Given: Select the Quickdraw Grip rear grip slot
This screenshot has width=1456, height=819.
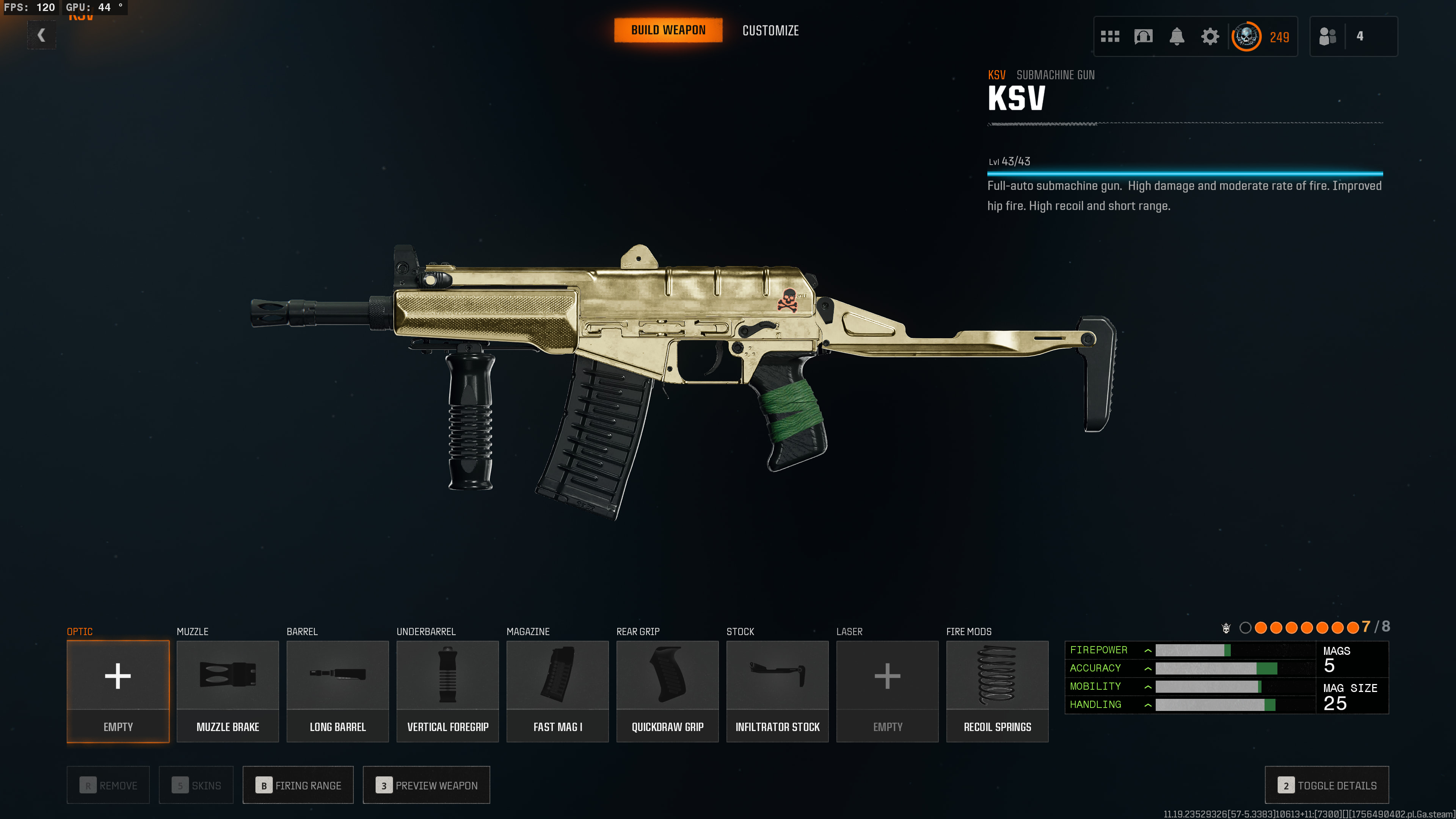Looking at the screenshot, I should click(667, 691).
